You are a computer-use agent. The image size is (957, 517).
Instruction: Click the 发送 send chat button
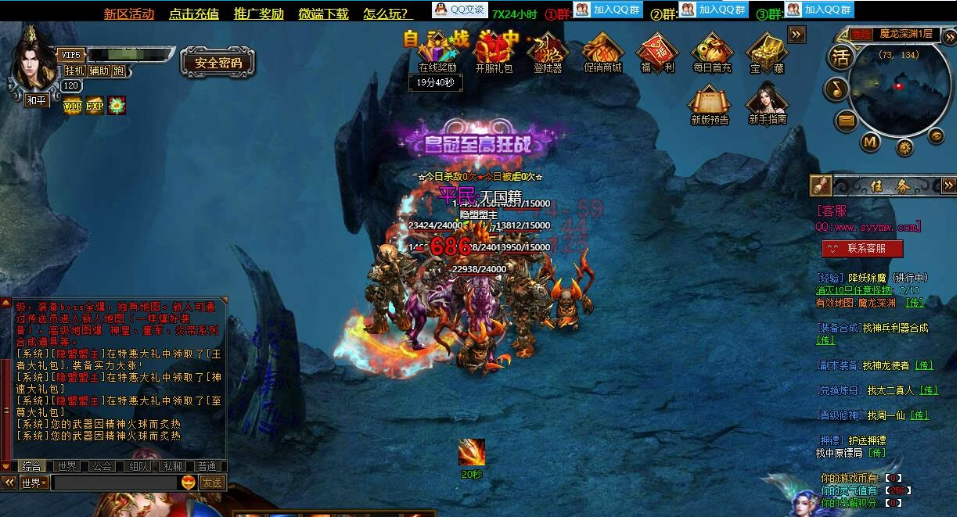coord(212,483)
